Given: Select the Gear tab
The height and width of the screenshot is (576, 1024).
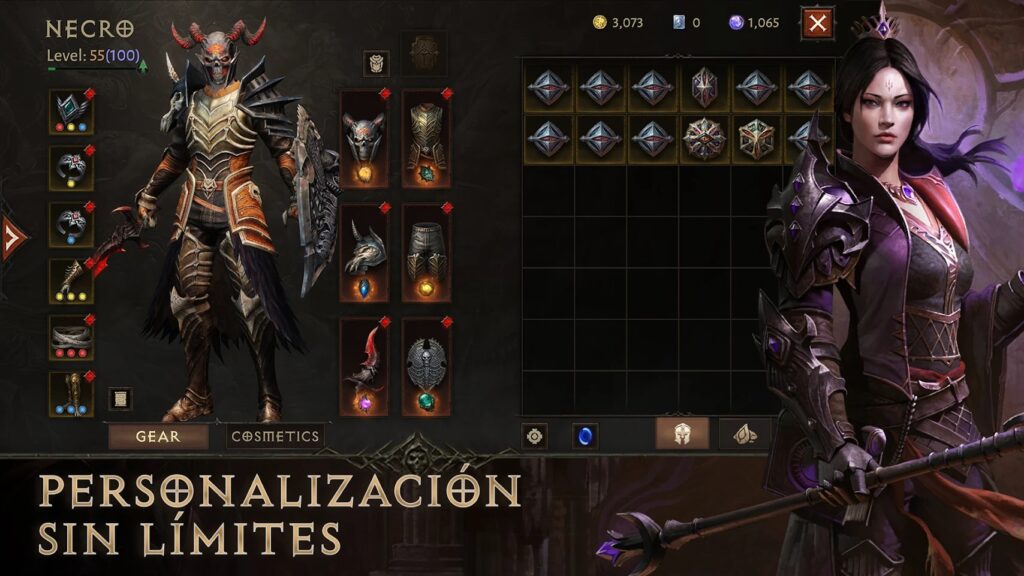Looking at the screenshot, I should [x=158, y=436].
